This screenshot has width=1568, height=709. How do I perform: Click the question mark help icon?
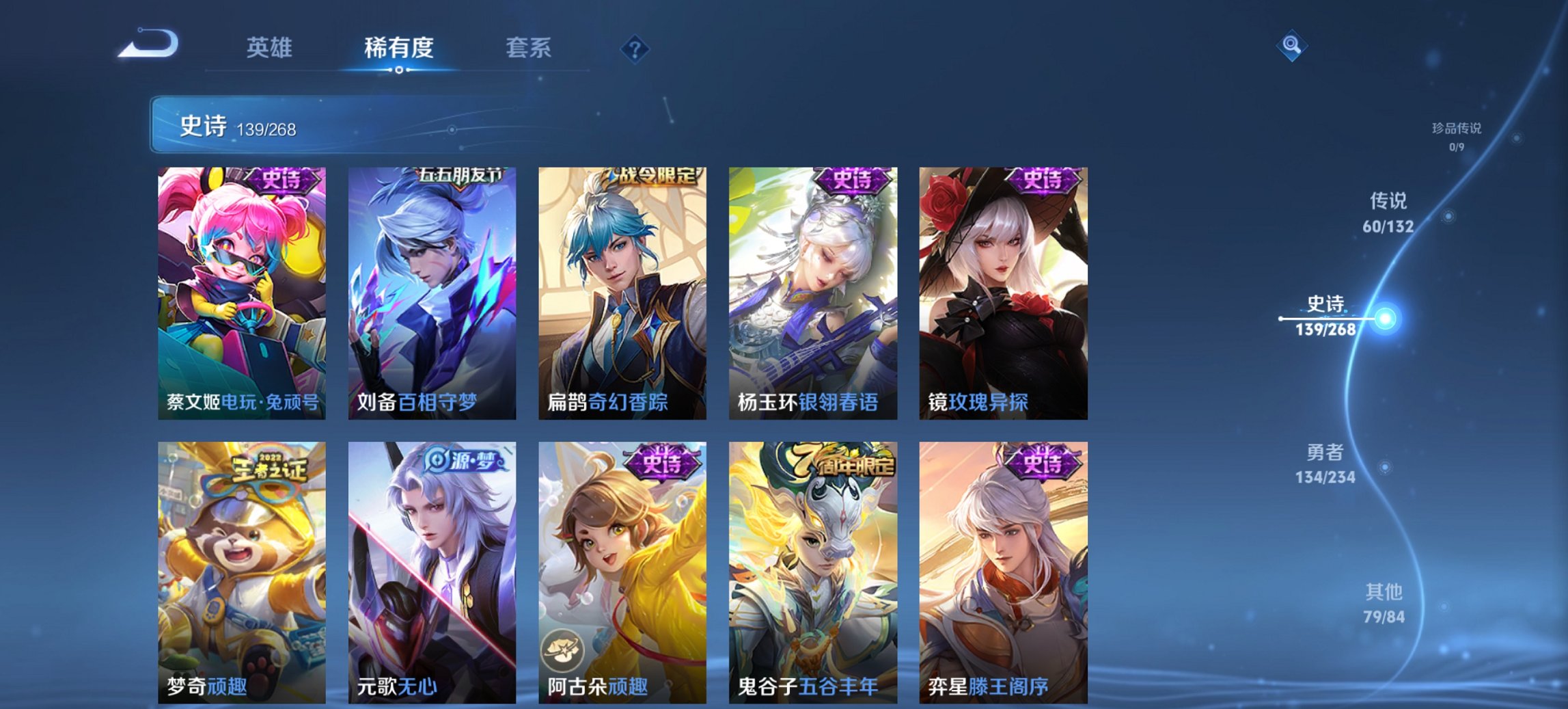(x=635, y=47)
